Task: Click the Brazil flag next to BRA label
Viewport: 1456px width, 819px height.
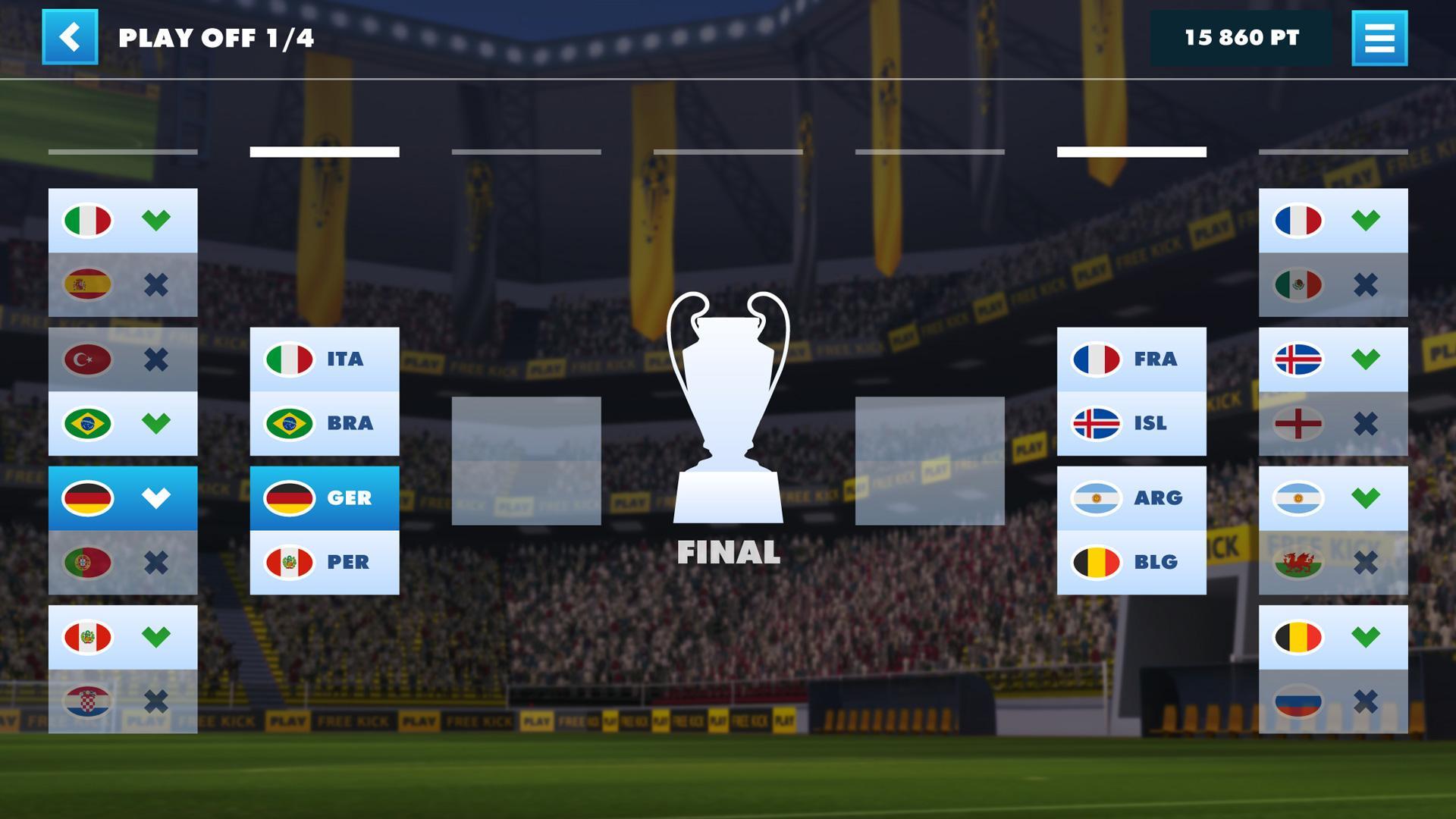Action: coord(287,423)
